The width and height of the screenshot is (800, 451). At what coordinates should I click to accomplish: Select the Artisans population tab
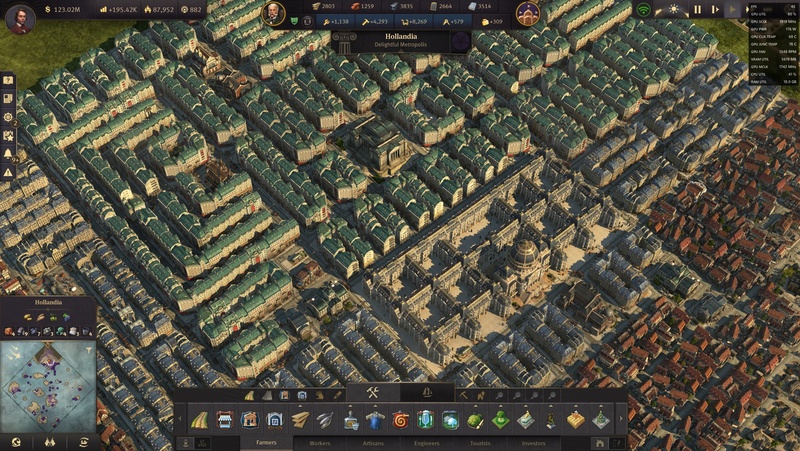(374, 441)
